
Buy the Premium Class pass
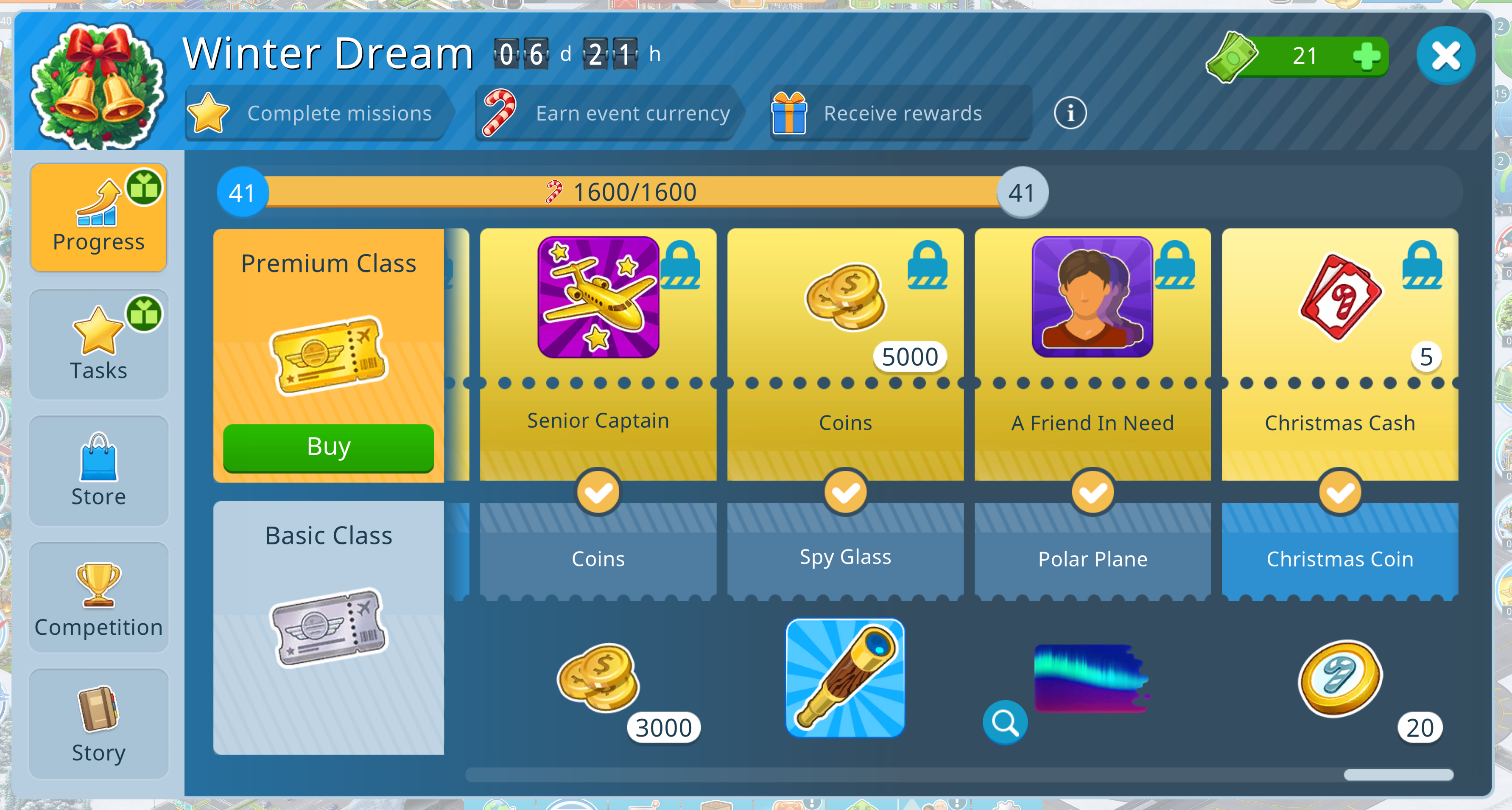coord(327,447)
